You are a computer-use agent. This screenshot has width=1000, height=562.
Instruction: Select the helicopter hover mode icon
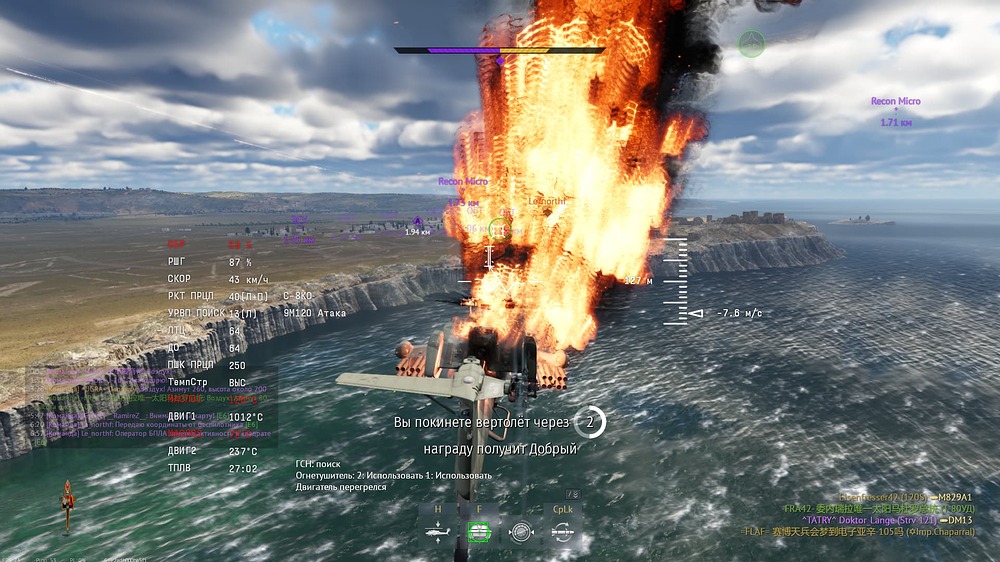pos(437,533)
